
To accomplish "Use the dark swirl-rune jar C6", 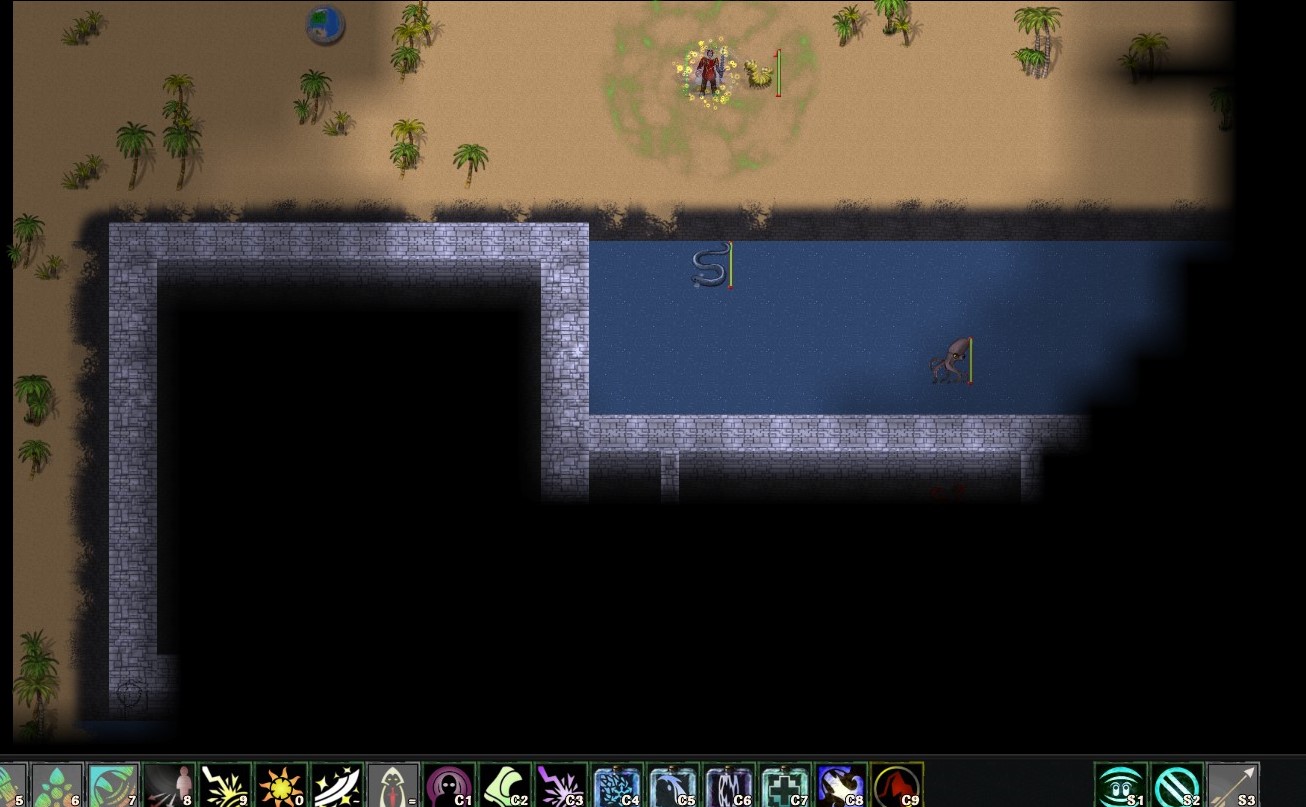I will click(729, 785).
